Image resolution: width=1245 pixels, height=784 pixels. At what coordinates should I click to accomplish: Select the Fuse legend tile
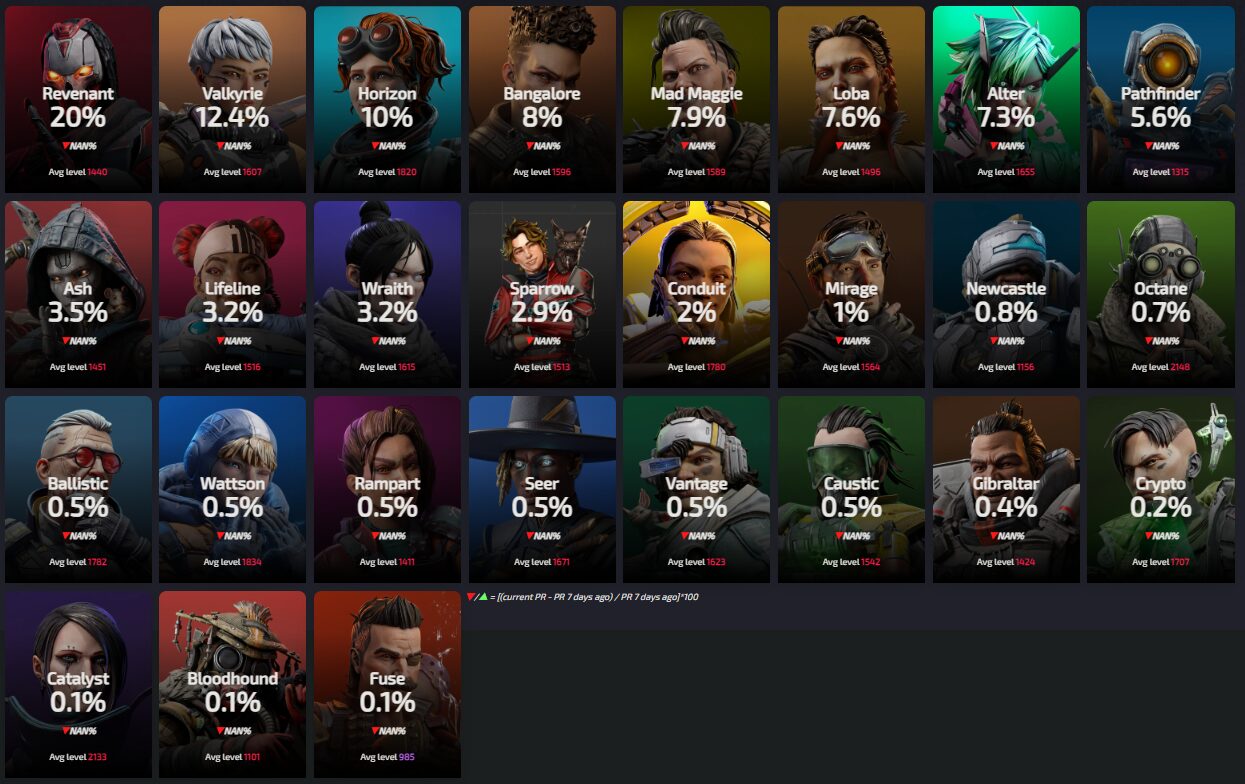(x=387, y=684)
